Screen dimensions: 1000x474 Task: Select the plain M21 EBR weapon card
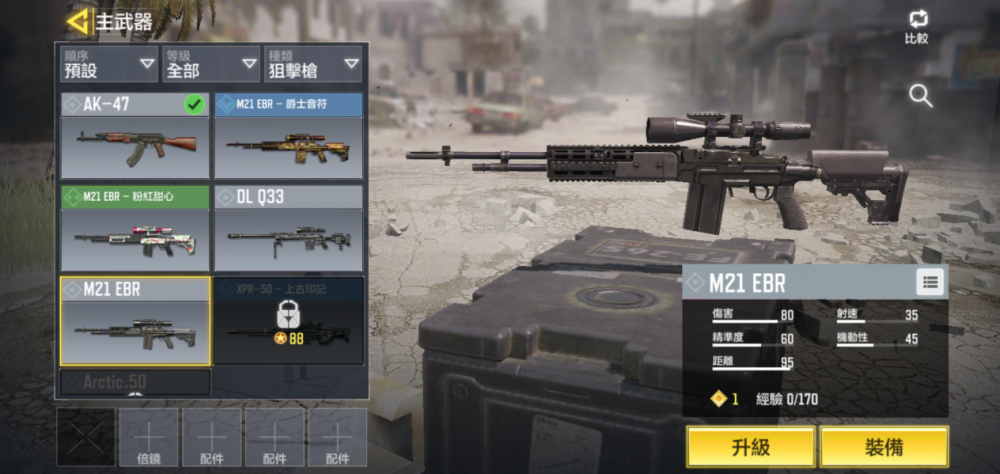tap(135, 320)
